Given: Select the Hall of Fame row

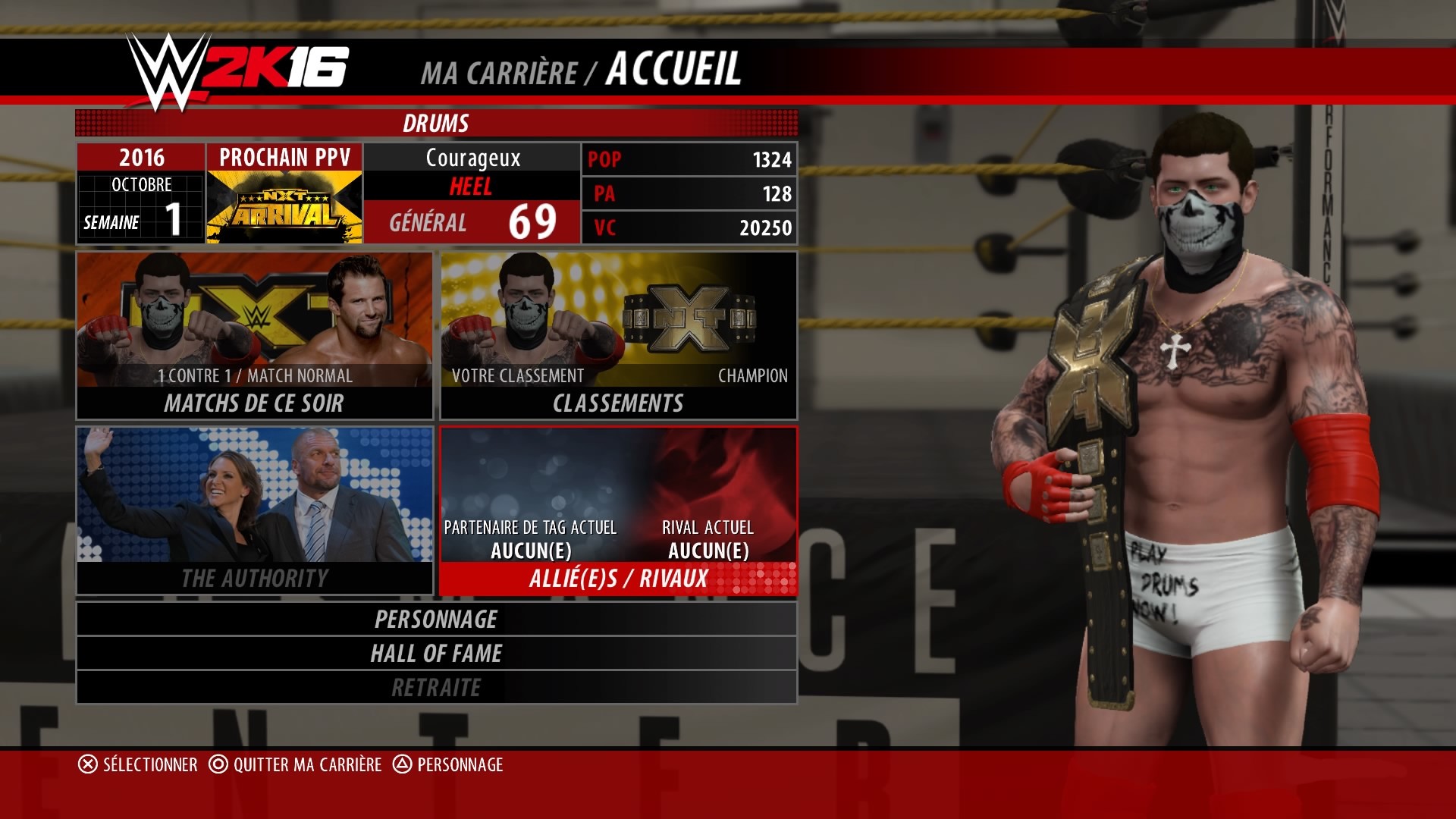Looking at the screenshot, I should tap(436, 653).
